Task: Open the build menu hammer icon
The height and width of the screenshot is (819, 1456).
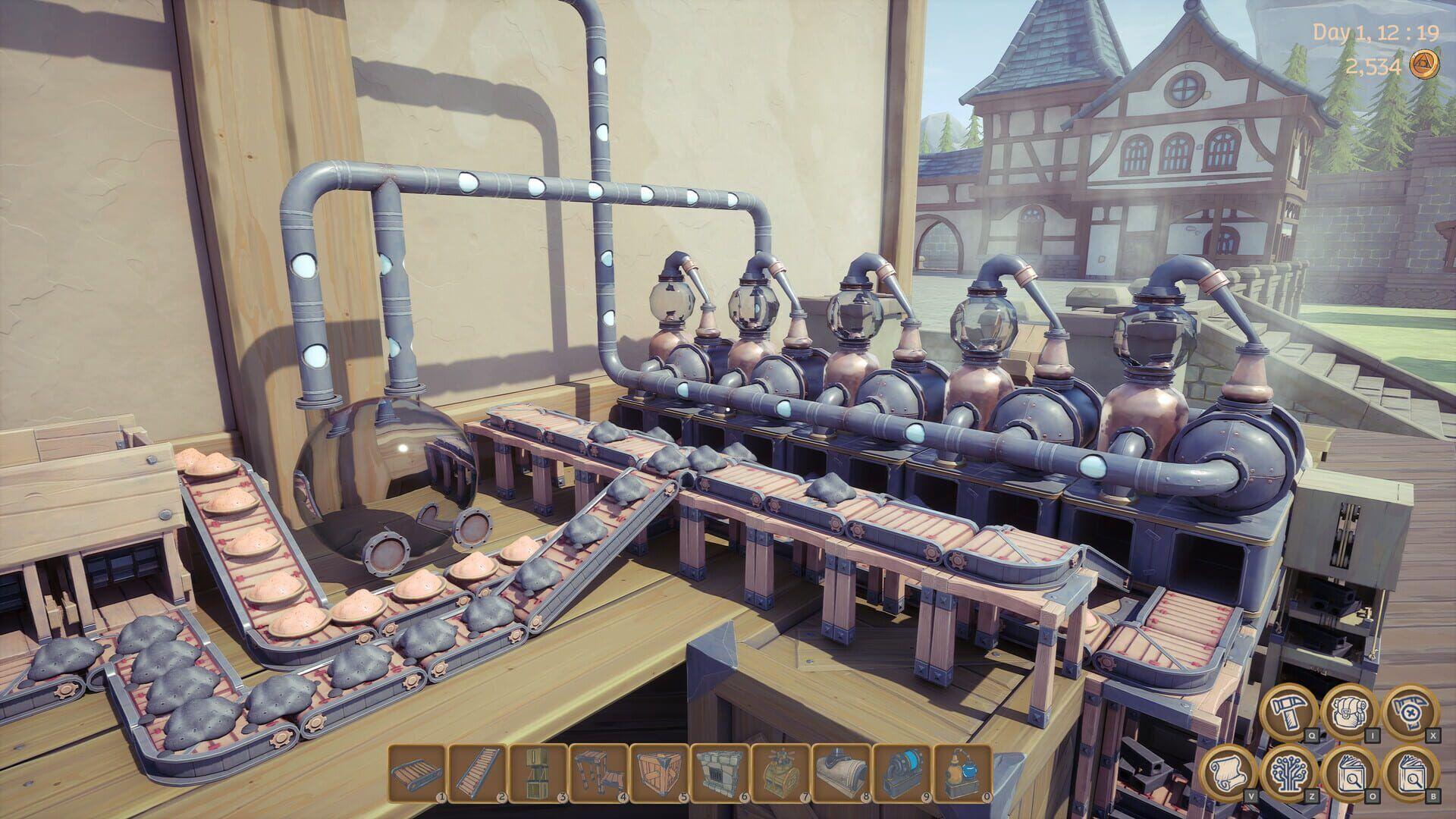Action: [x=1289, y=714]
